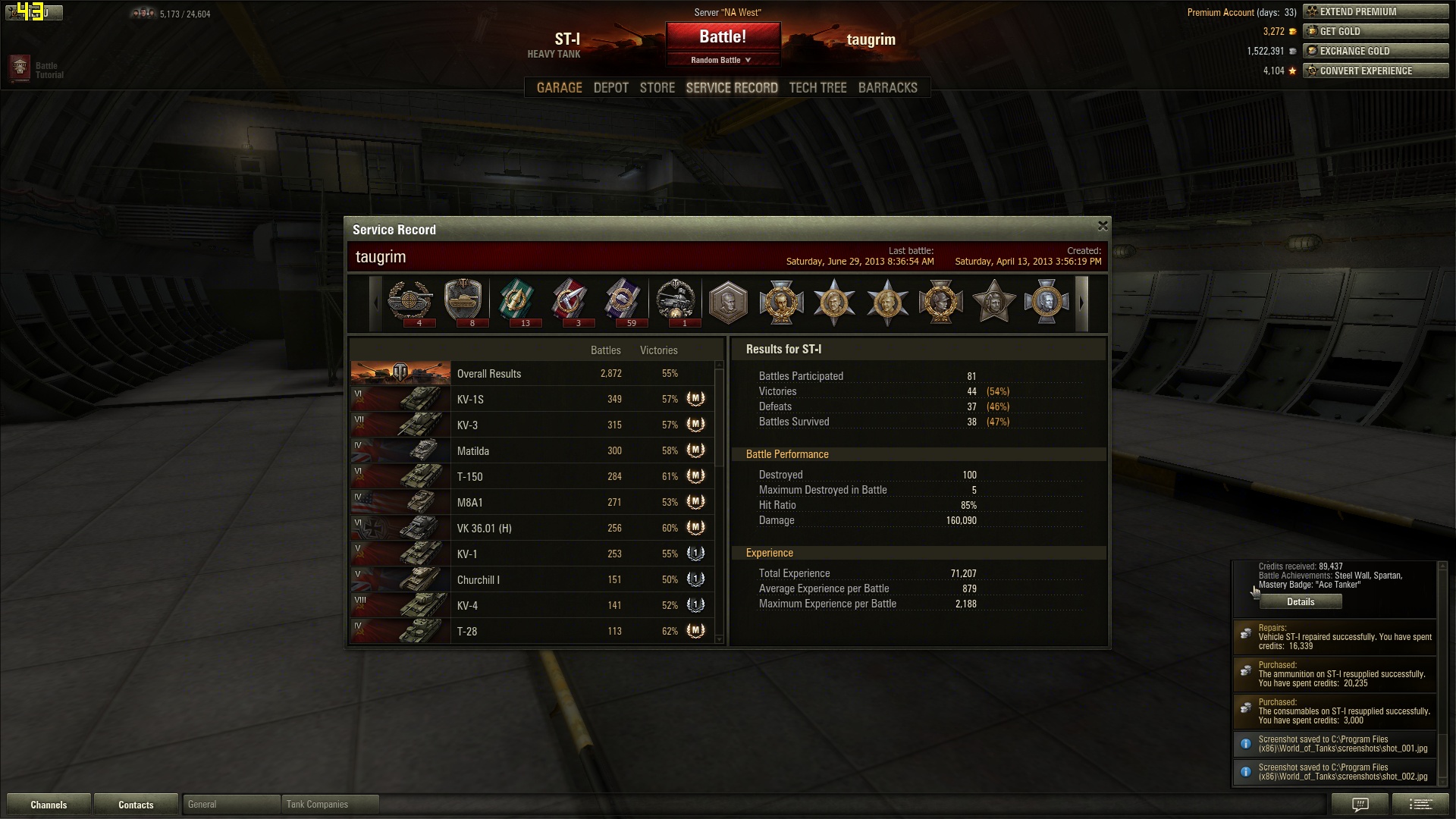Open the Random Battle mode dropdown
The image size is (1456, 819).
[x=722, y=60]
